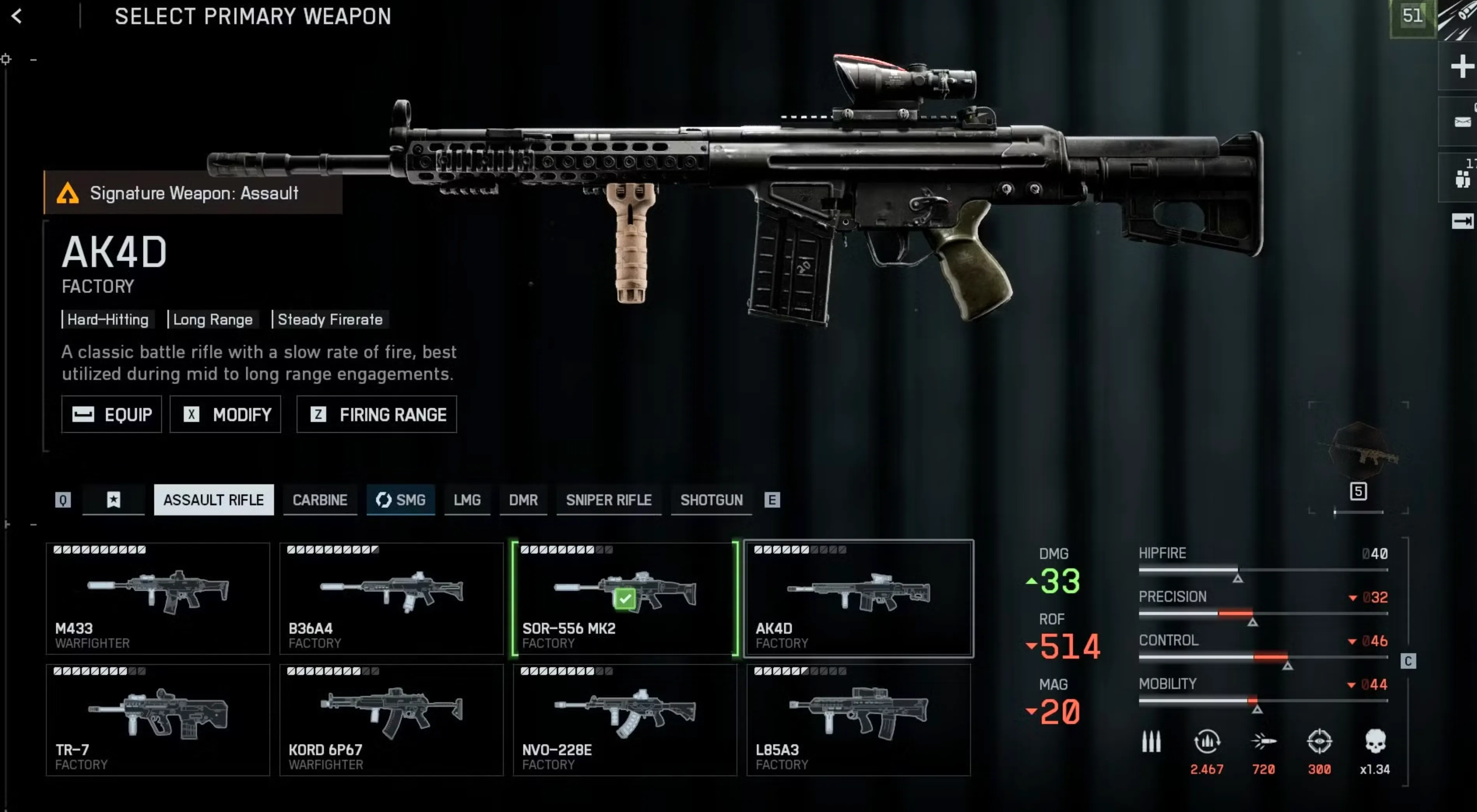
Task: Click the Q category navigation key
Action: tap(63, 499)
